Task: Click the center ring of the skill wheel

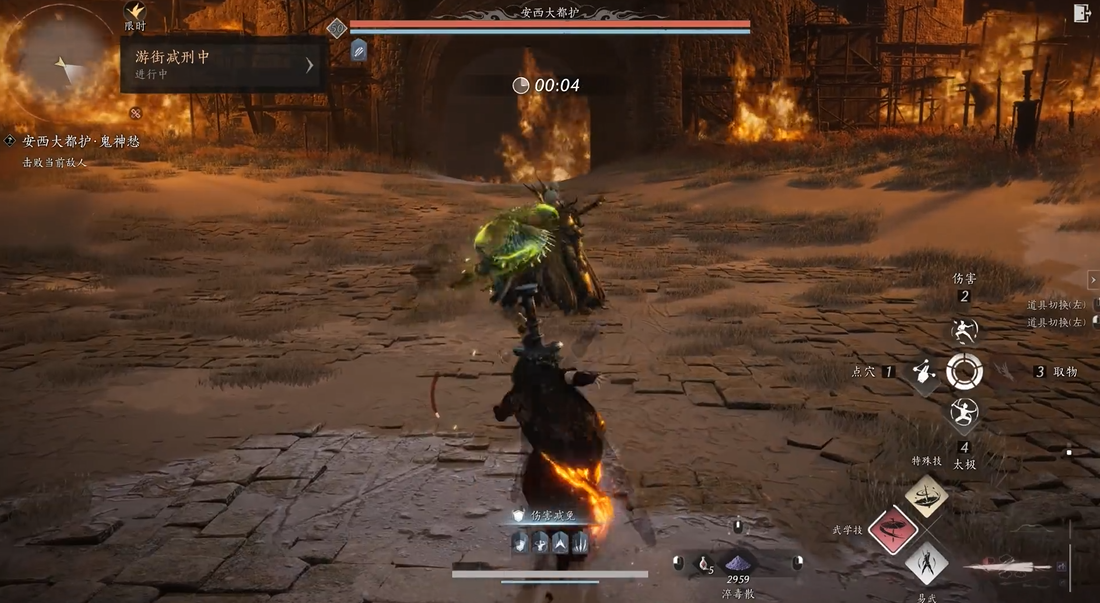Action: click(x=964, y=372)
